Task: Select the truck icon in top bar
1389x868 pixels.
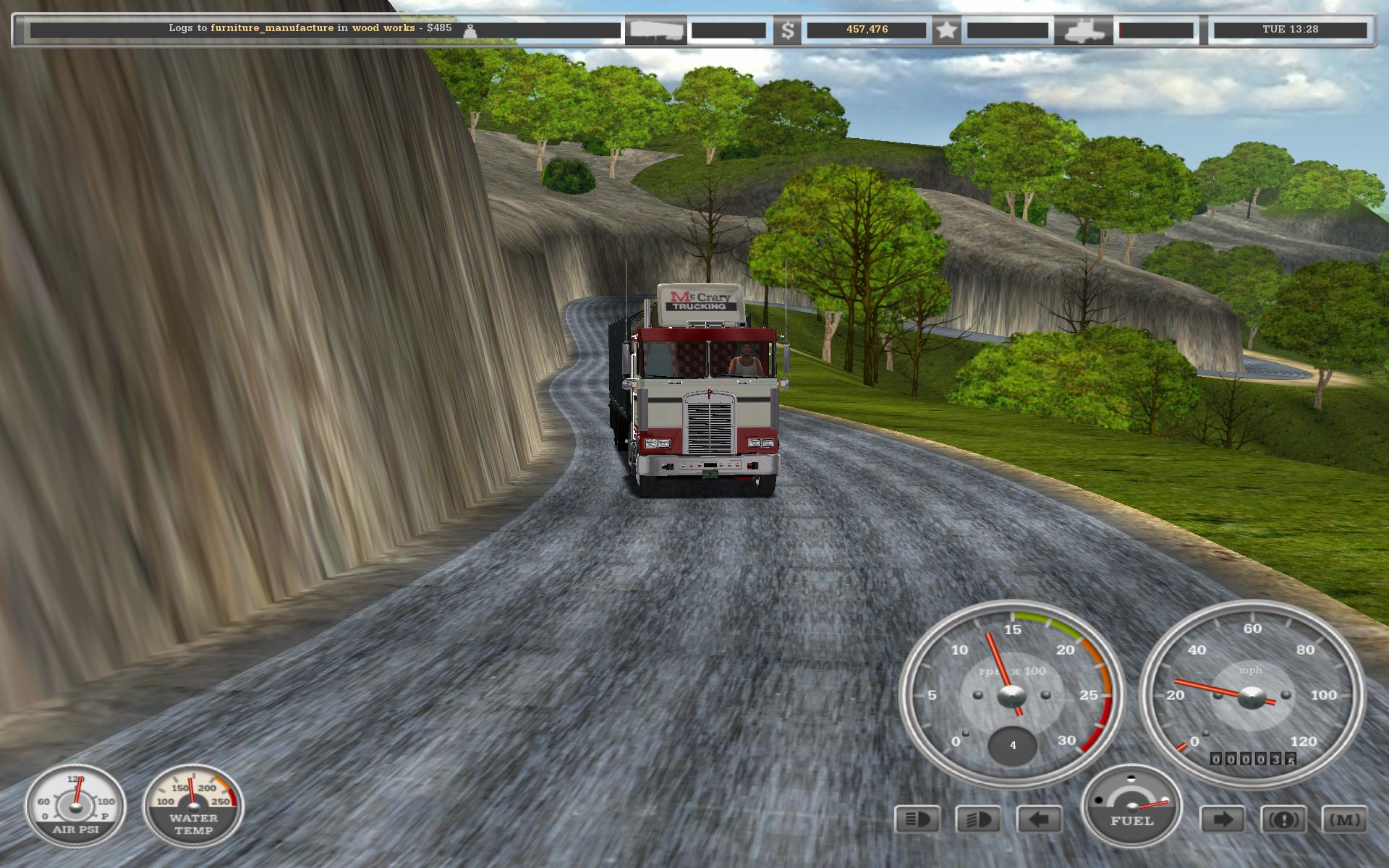Action: click(1083, 30)
